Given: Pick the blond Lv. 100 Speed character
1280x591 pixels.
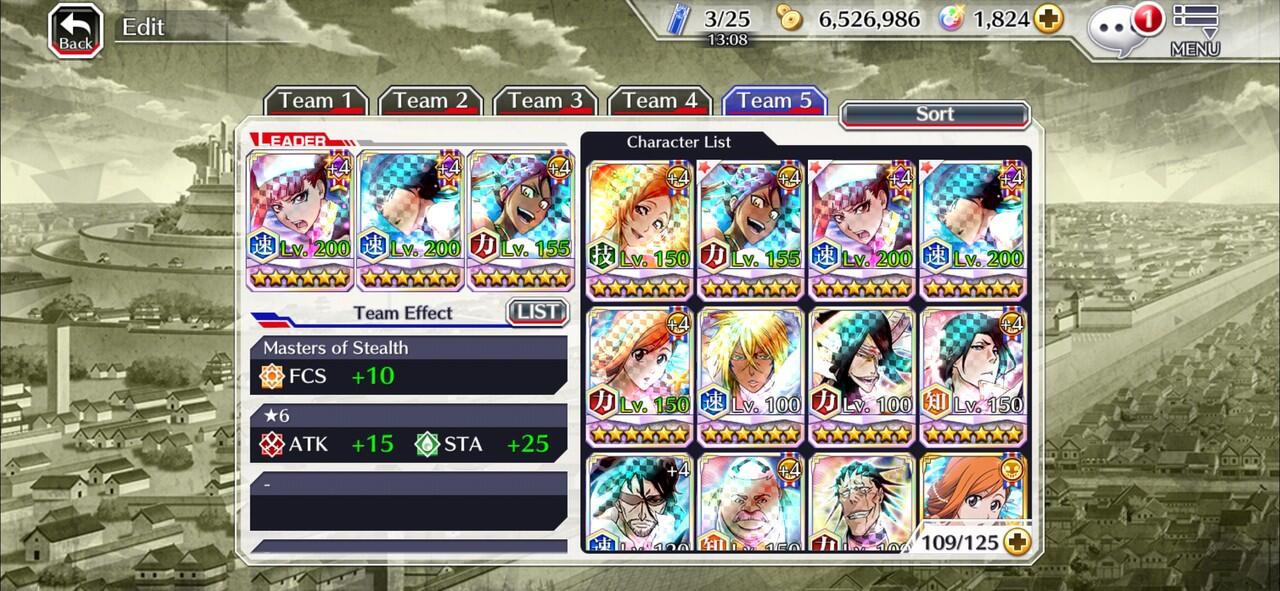Looking at the screenshot, I should pos(751,376).
